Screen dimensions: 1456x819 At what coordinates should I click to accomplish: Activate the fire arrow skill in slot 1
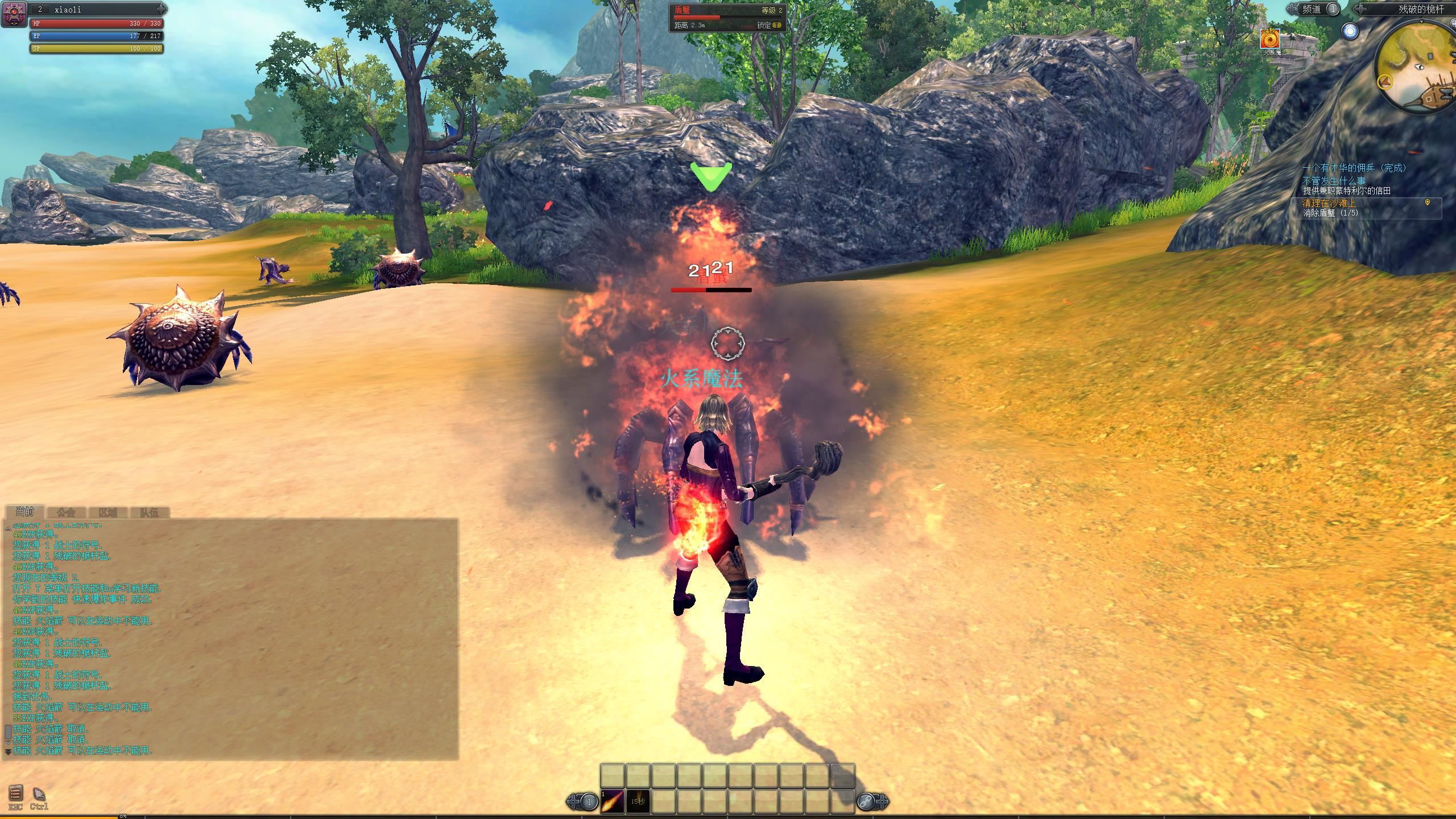tap(613, 801)
